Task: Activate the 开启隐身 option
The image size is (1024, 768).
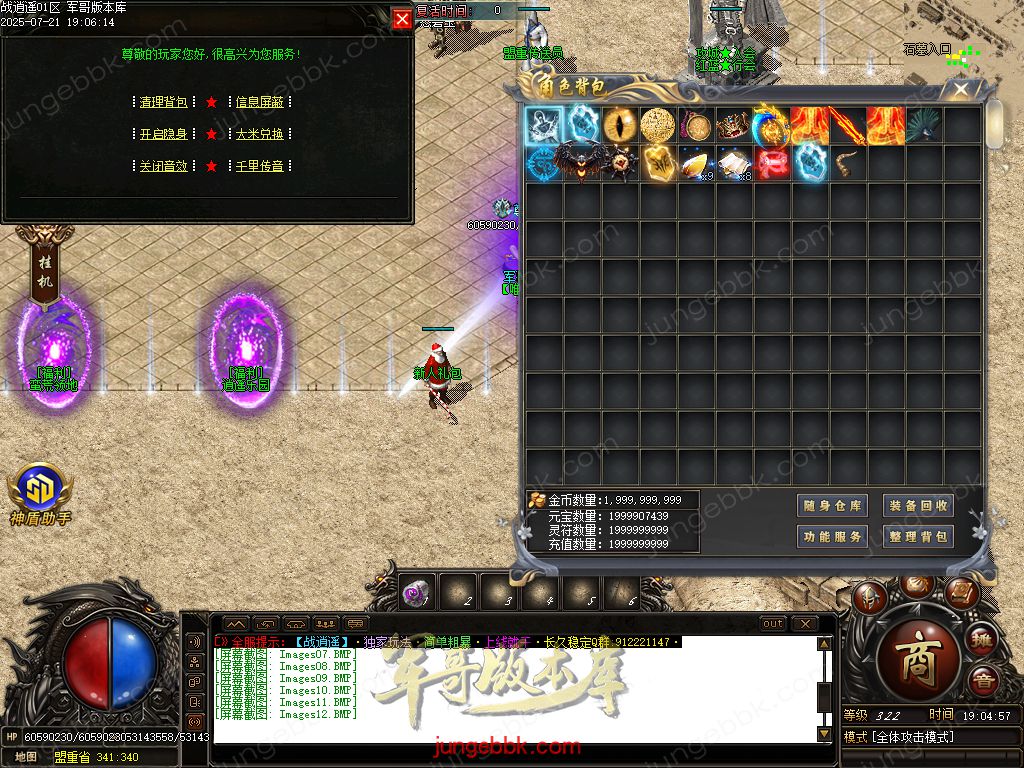Action: click(164, 134)
